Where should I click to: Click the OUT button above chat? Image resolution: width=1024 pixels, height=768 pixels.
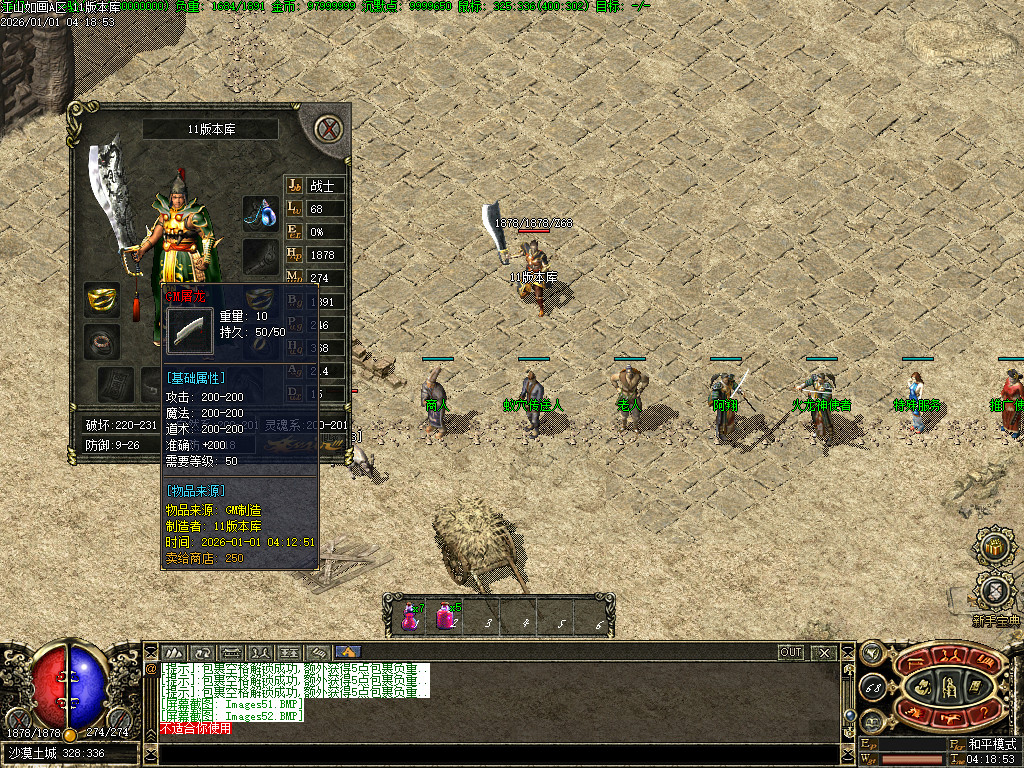tap(791, 653)
